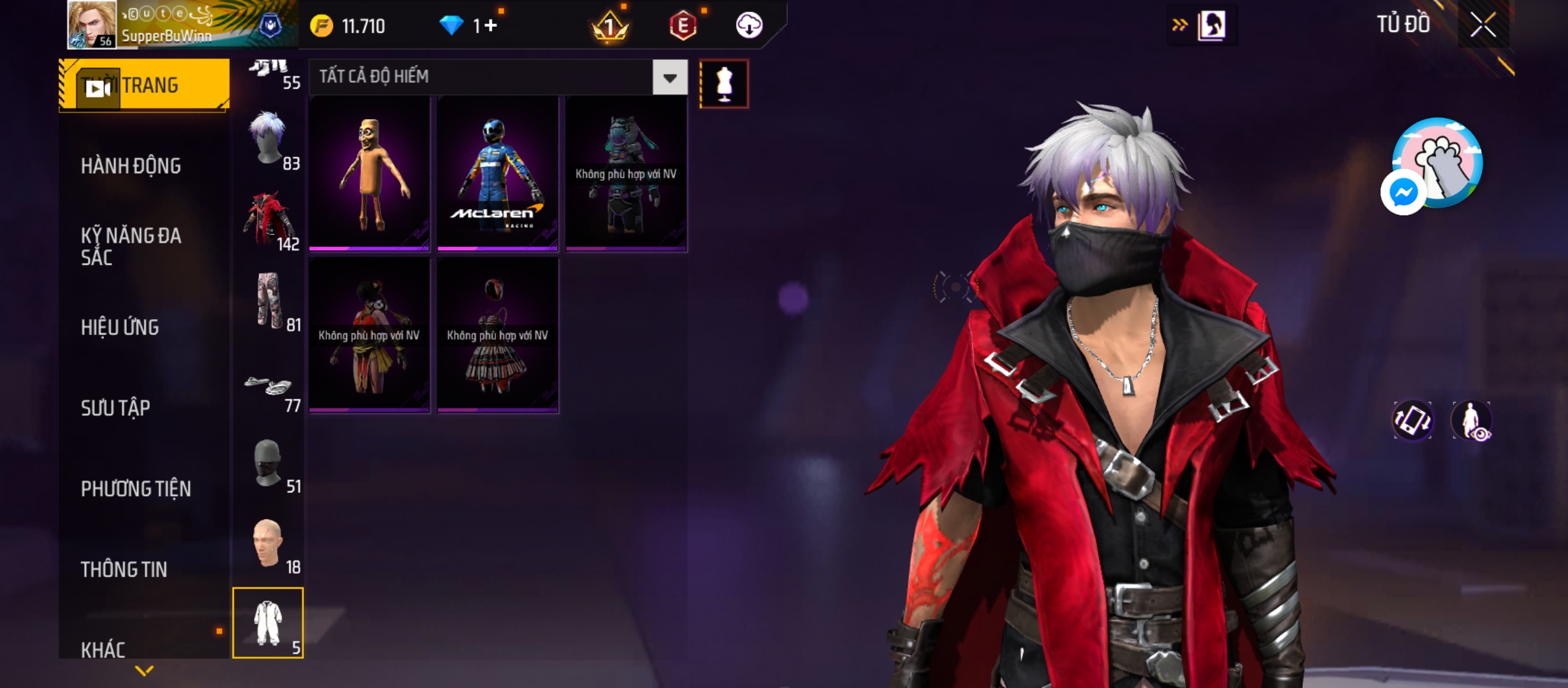Click the mannequin icon beside the filter
1568x688 pixels.
coord(723,84)
